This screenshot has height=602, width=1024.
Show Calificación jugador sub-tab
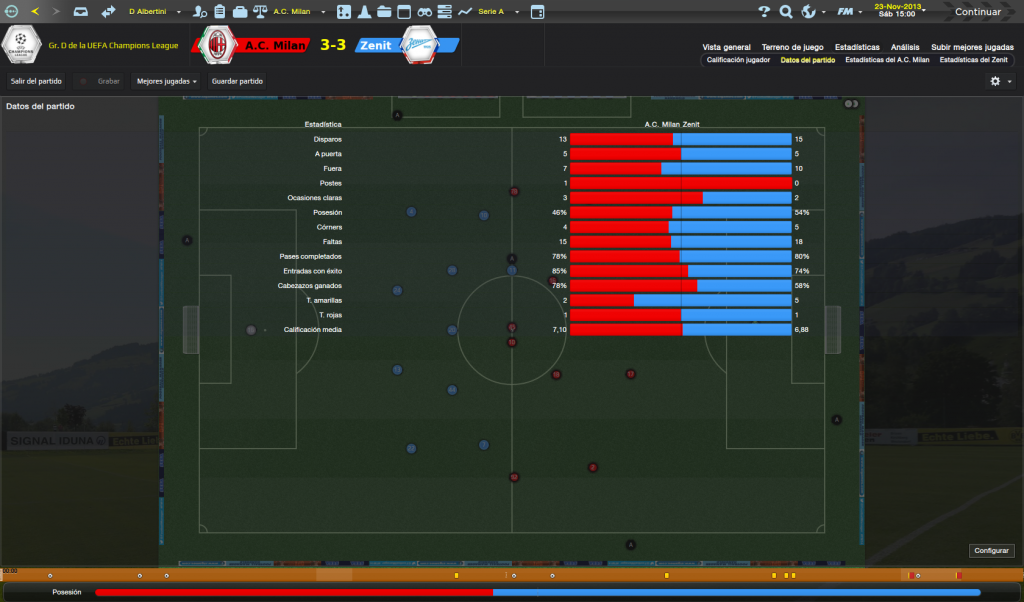738,60
